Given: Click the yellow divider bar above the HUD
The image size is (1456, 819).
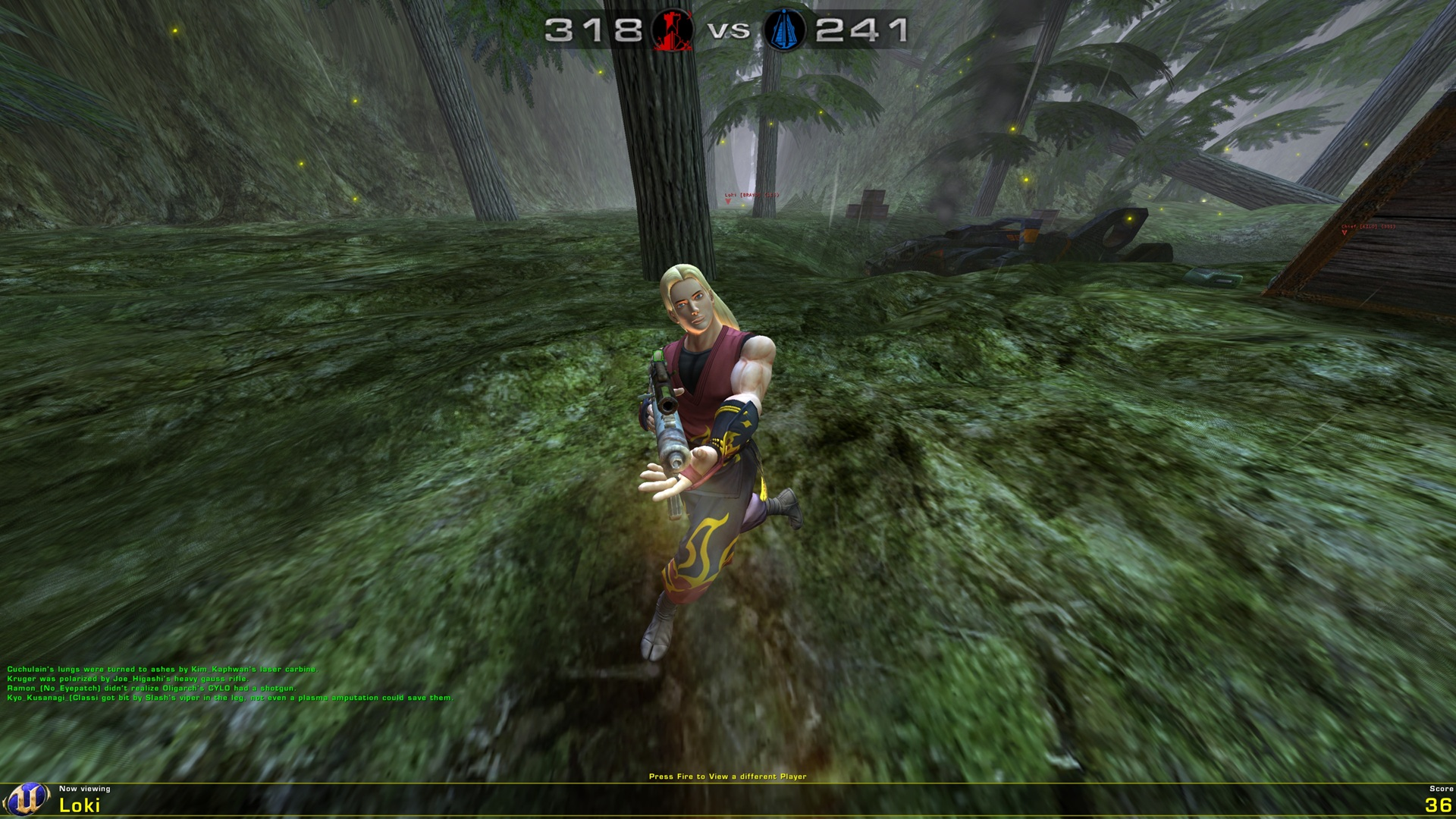Looking at the screenshot, I should pos(728,782).
